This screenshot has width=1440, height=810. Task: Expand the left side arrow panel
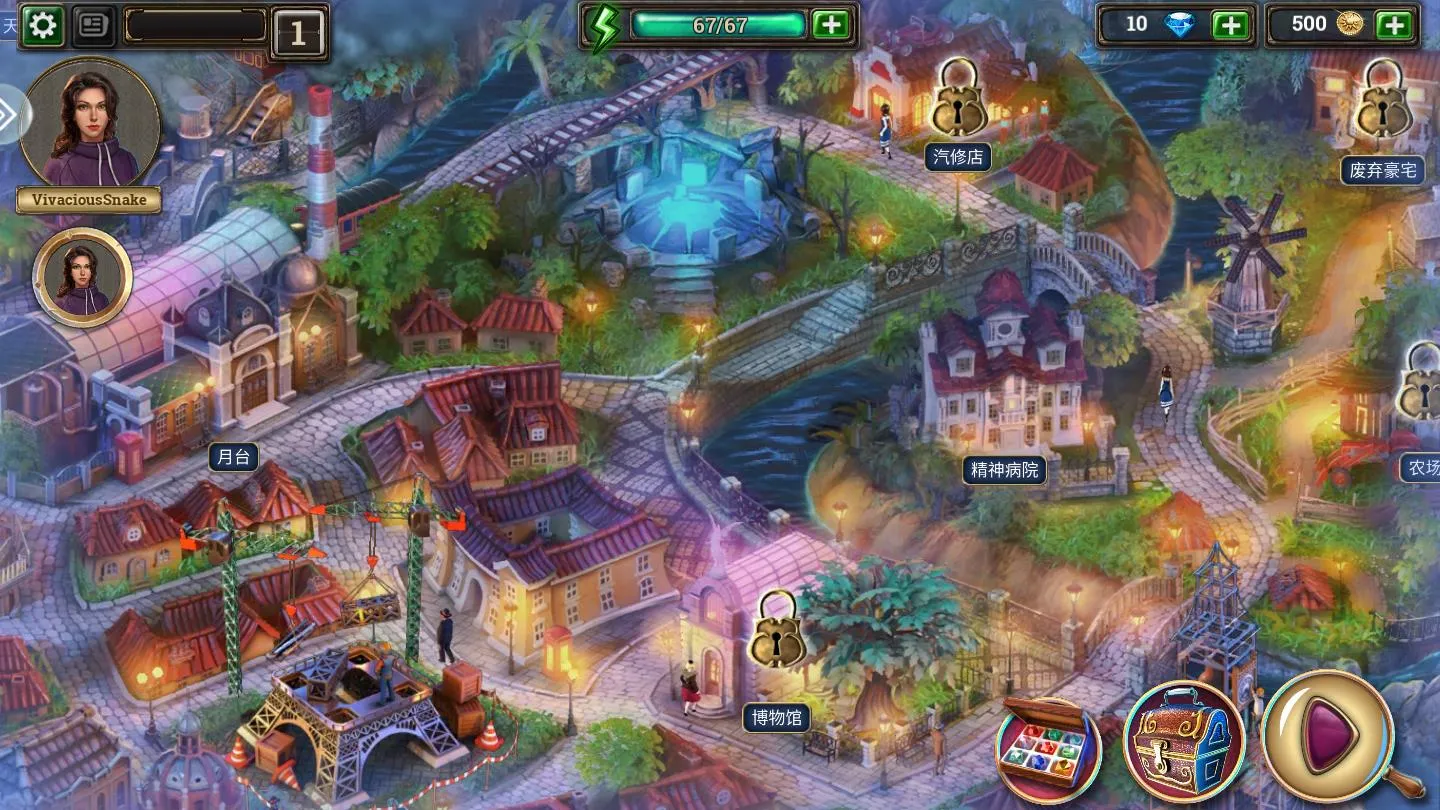click(10, 115)
